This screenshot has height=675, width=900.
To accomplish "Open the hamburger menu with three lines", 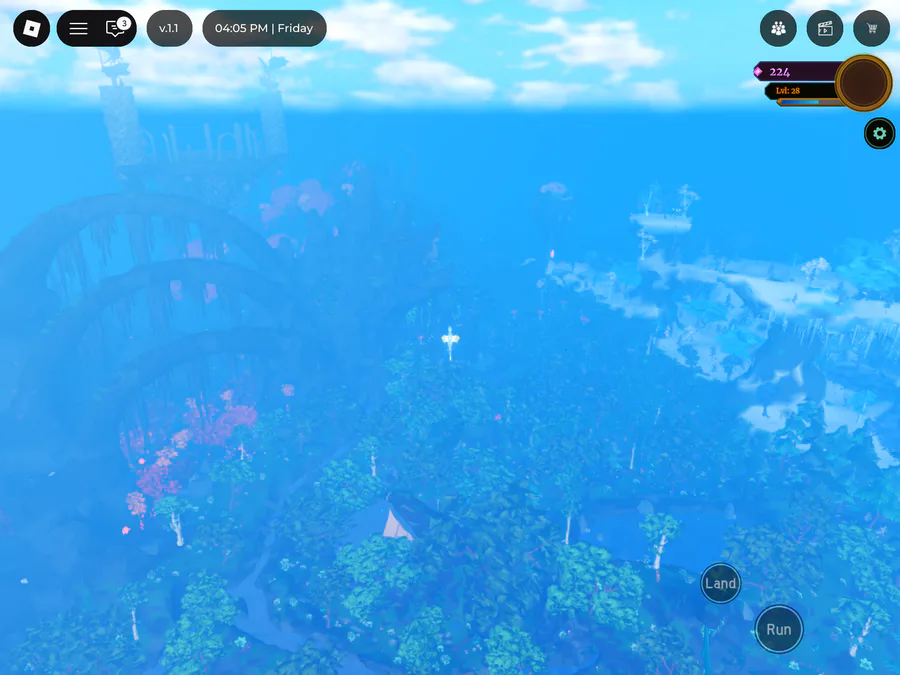I will pos(78,29).
